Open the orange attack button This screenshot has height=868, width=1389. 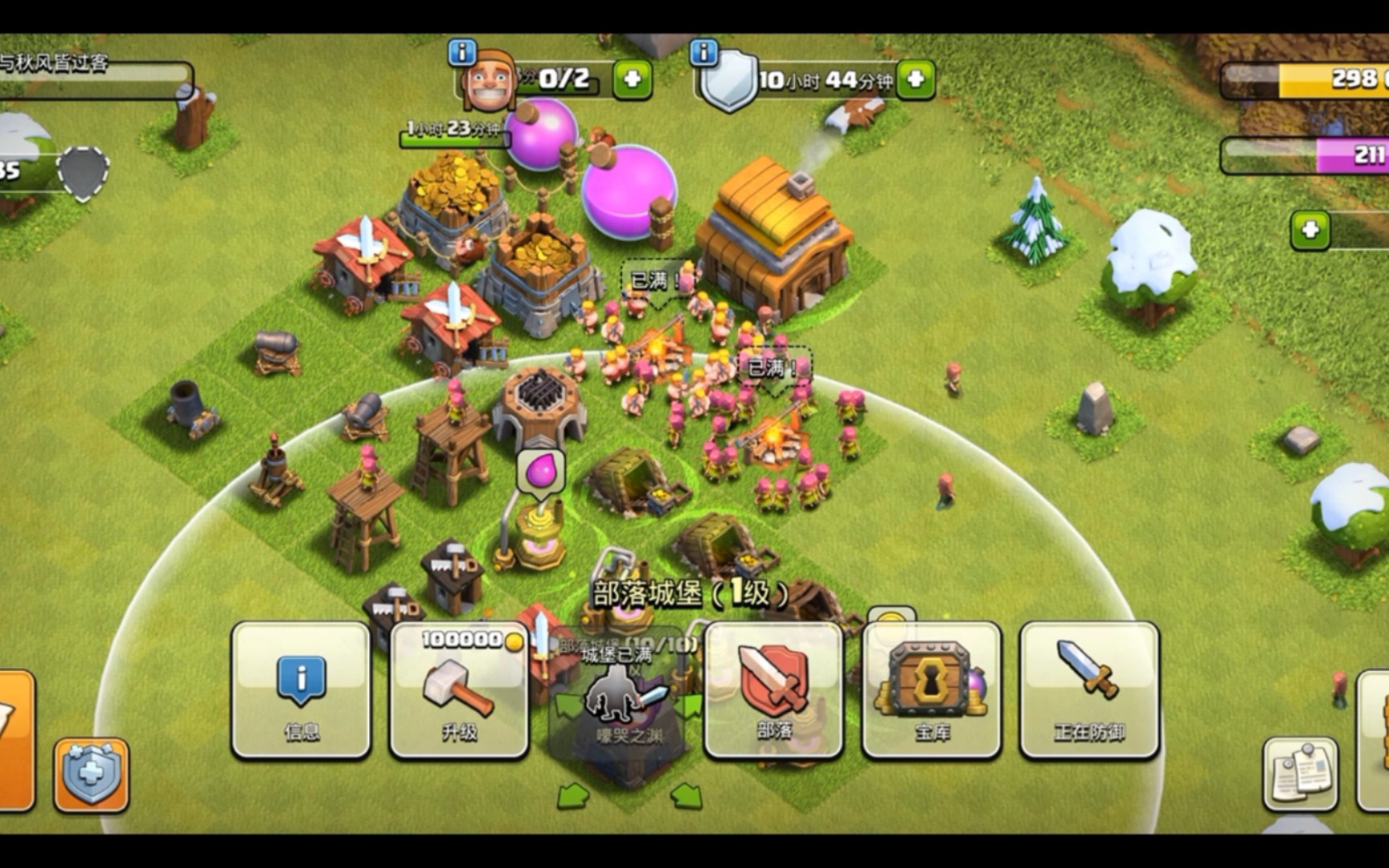pyautogui.click(x=14, y=739)
